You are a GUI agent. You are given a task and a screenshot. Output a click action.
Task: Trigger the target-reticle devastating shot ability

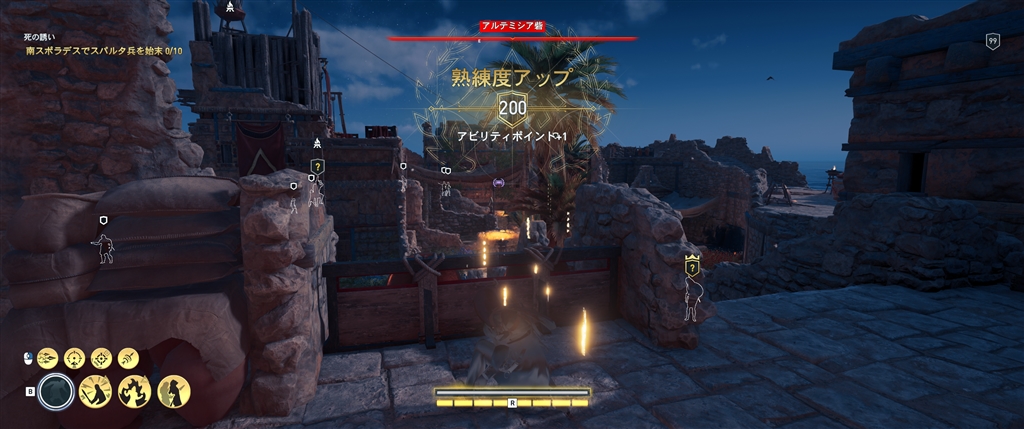click(x=101, y=358)
